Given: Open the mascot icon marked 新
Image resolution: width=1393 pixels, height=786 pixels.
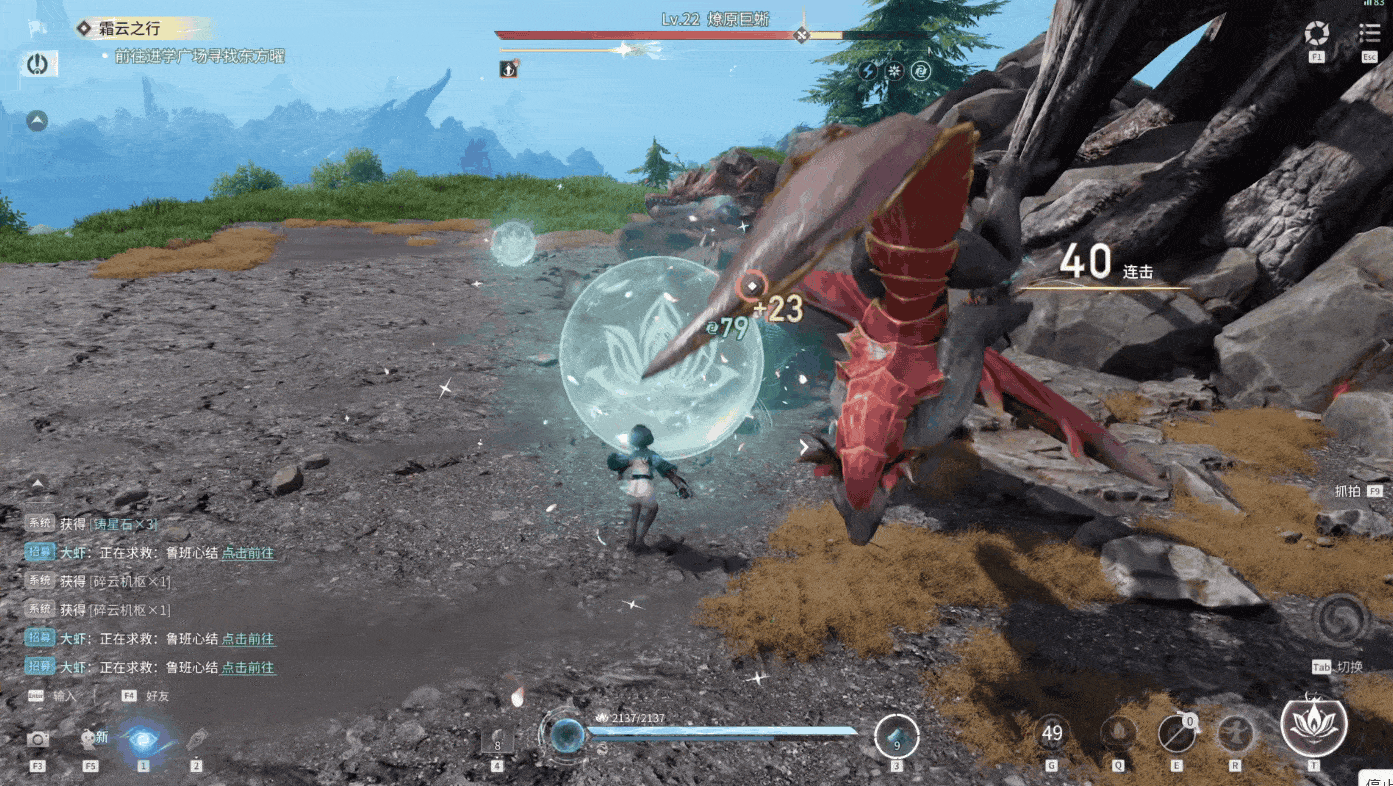Looking at the screenshot, I should [91, 740].
